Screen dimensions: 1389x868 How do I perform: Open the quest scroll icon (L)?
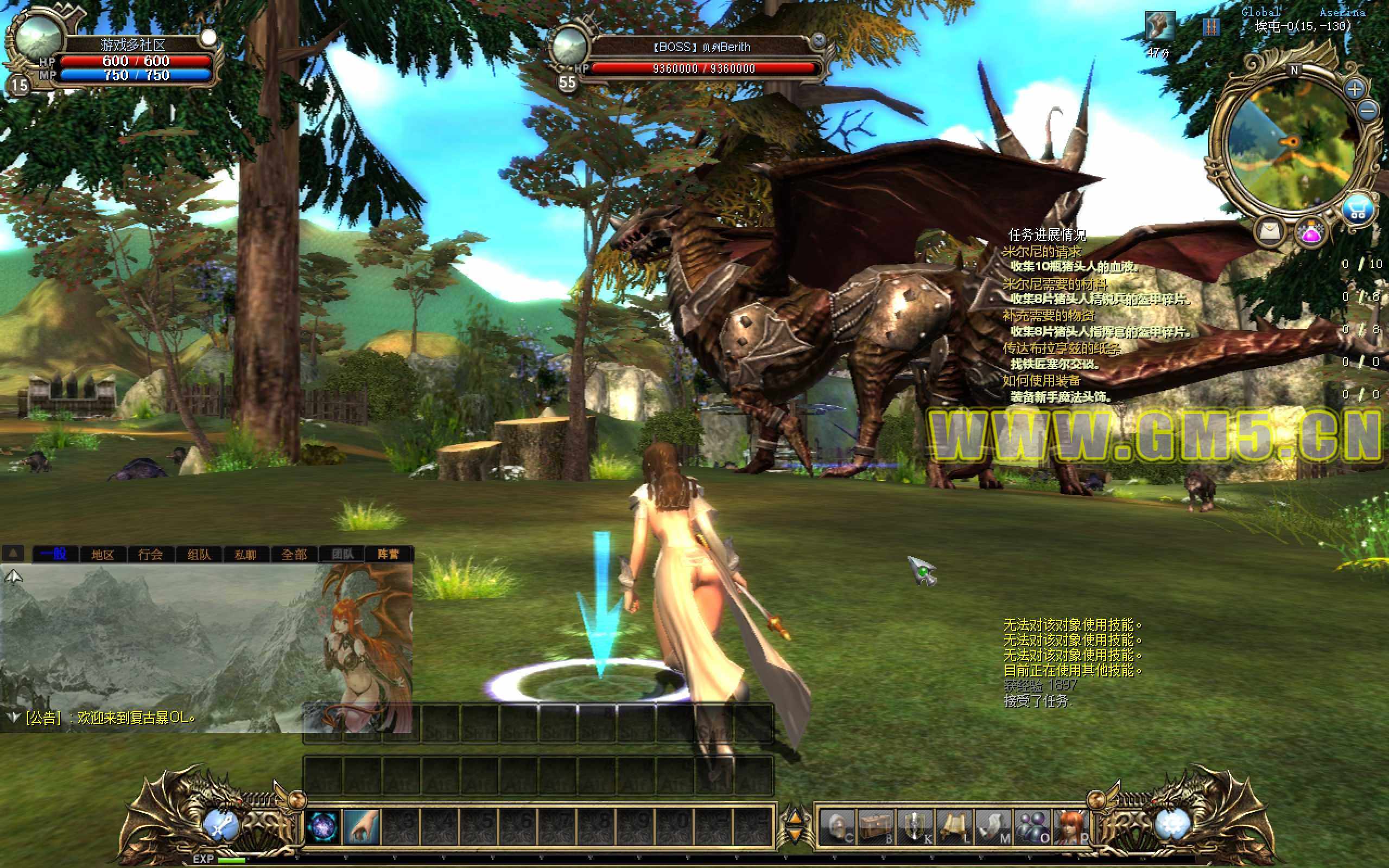[954, 828]
